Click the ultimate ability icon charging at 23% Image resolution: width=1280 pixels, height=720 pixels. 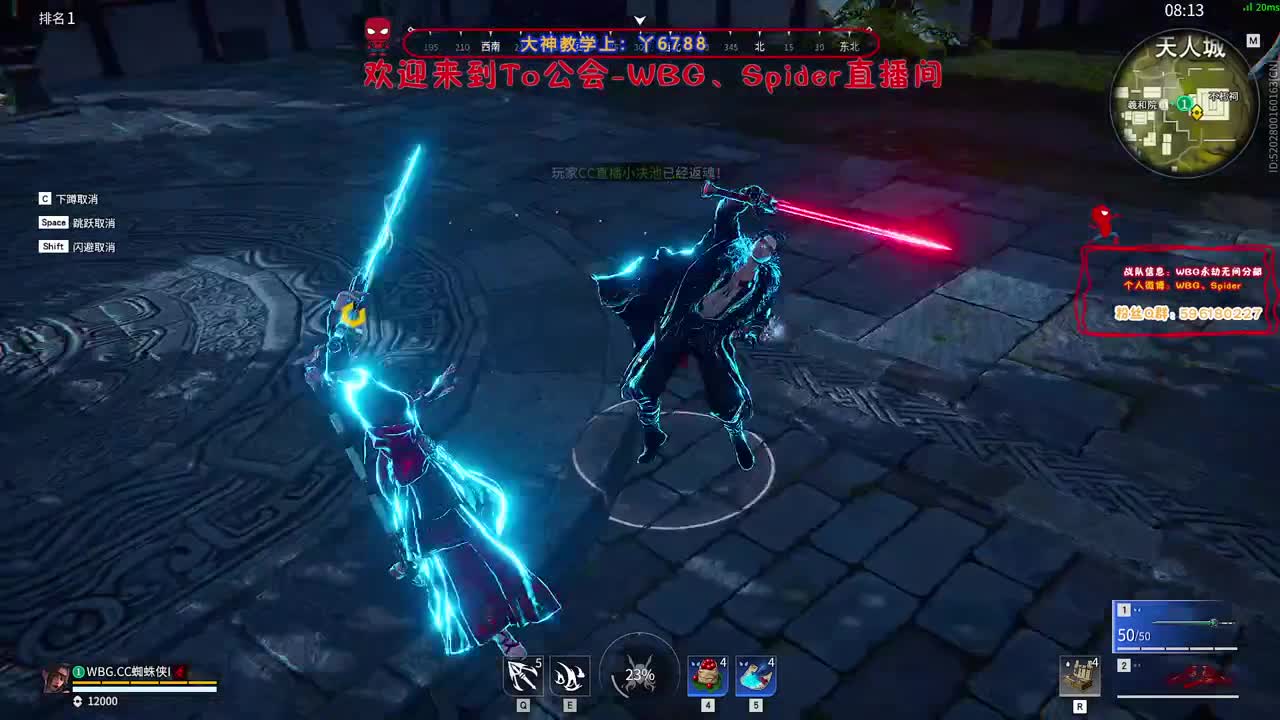[639, 675]
